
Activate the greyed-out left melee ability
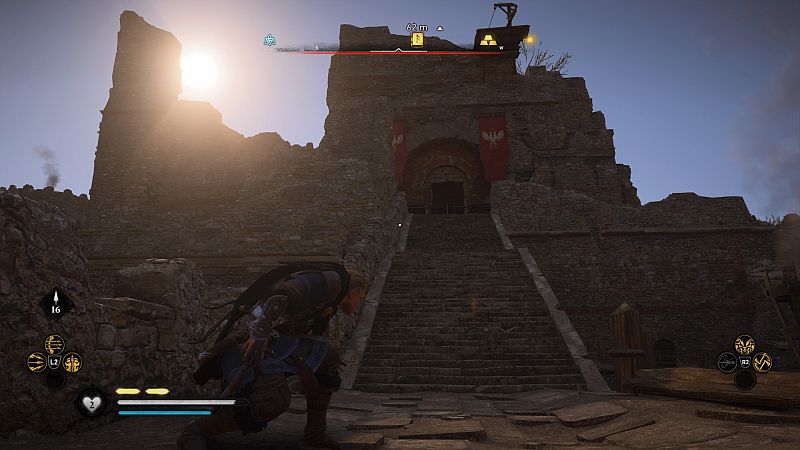pos(727,362)
